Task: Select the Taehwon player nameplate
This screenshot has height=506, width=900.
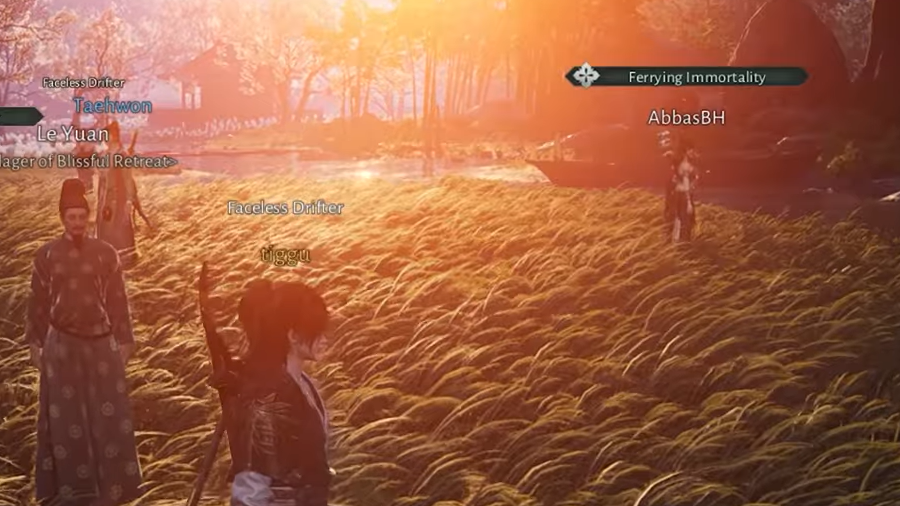Action: (112, 105)
